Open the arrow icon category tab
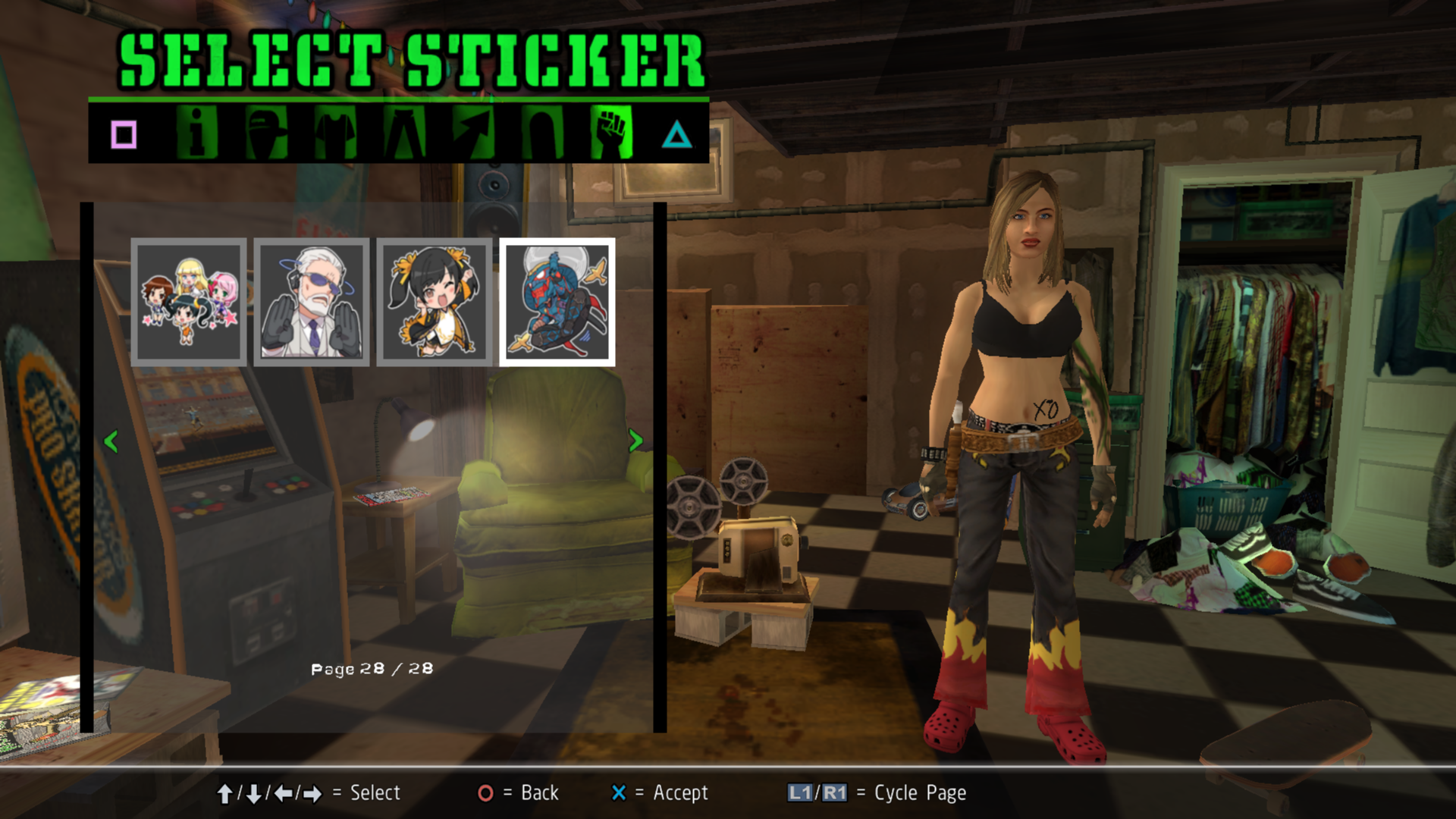Viewport: 1456px width, 819px height. (x=473, y=133)
